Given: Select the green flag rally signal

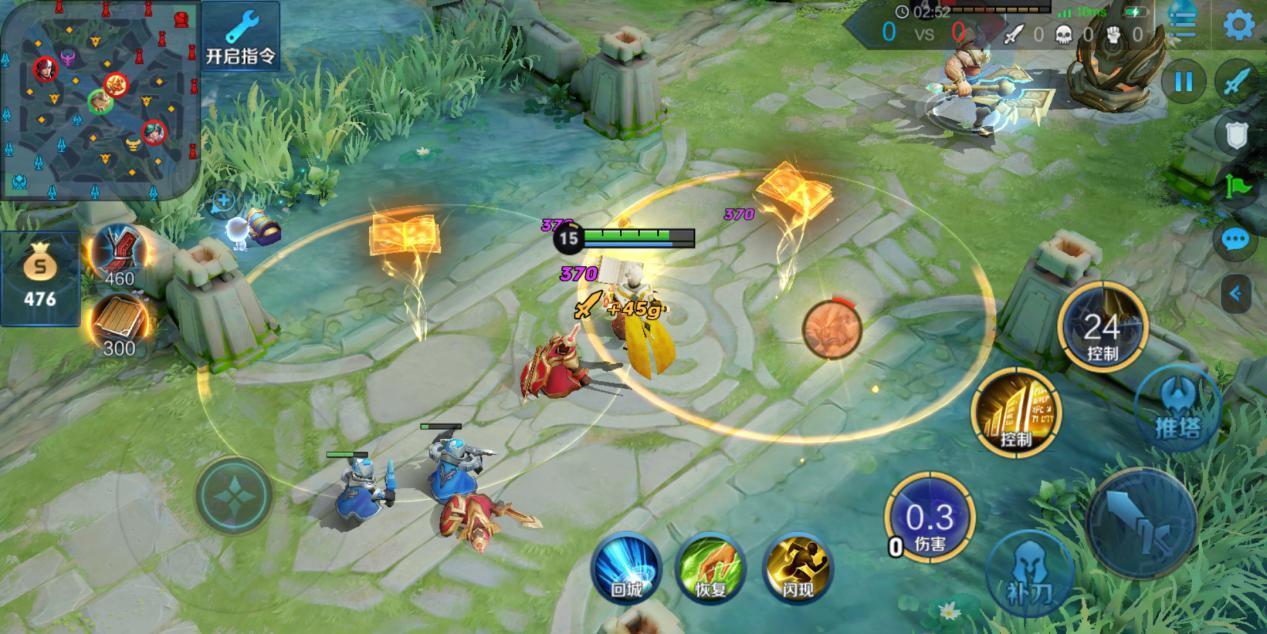Looking at the screenshot, I should pos(1237,186).
